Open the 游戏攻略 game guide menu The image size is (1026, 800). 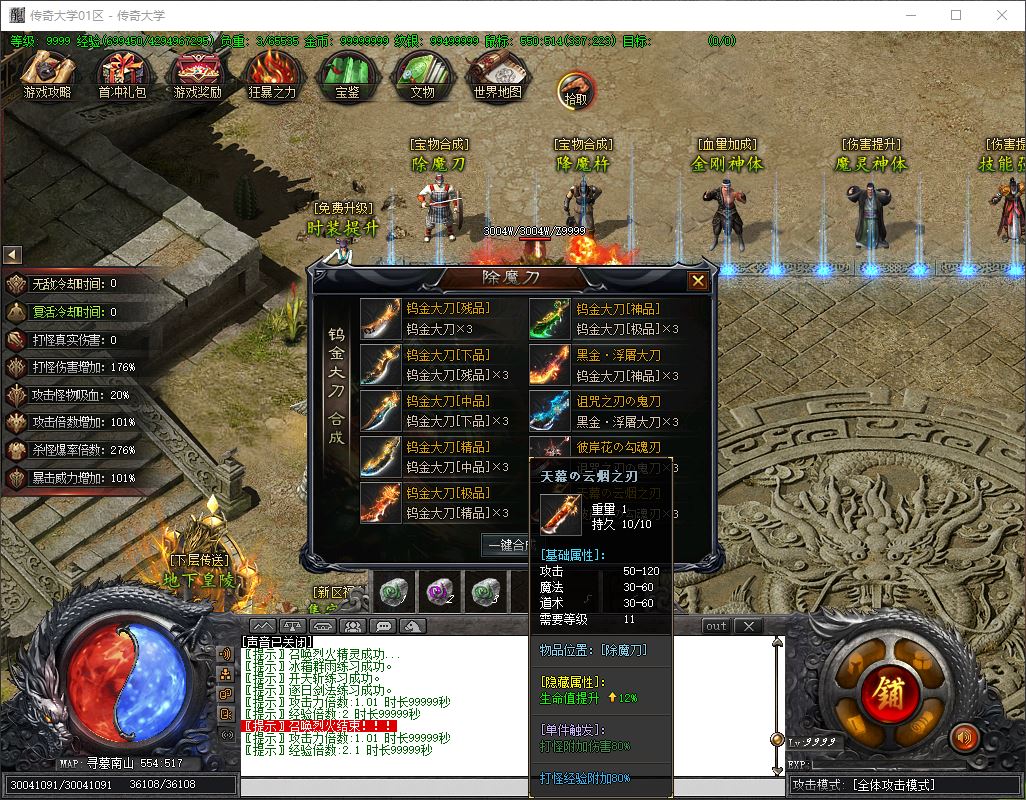[47, 75]
